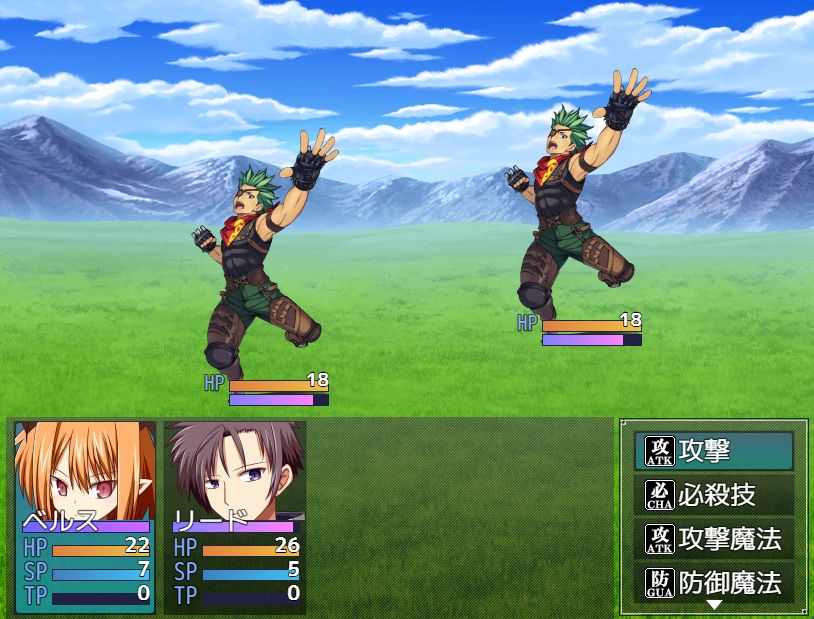Image resolution: width=814 pixels, height=619 pixels.
Task: Select the 攻撃 attack command
Action: tap(713, 451)
